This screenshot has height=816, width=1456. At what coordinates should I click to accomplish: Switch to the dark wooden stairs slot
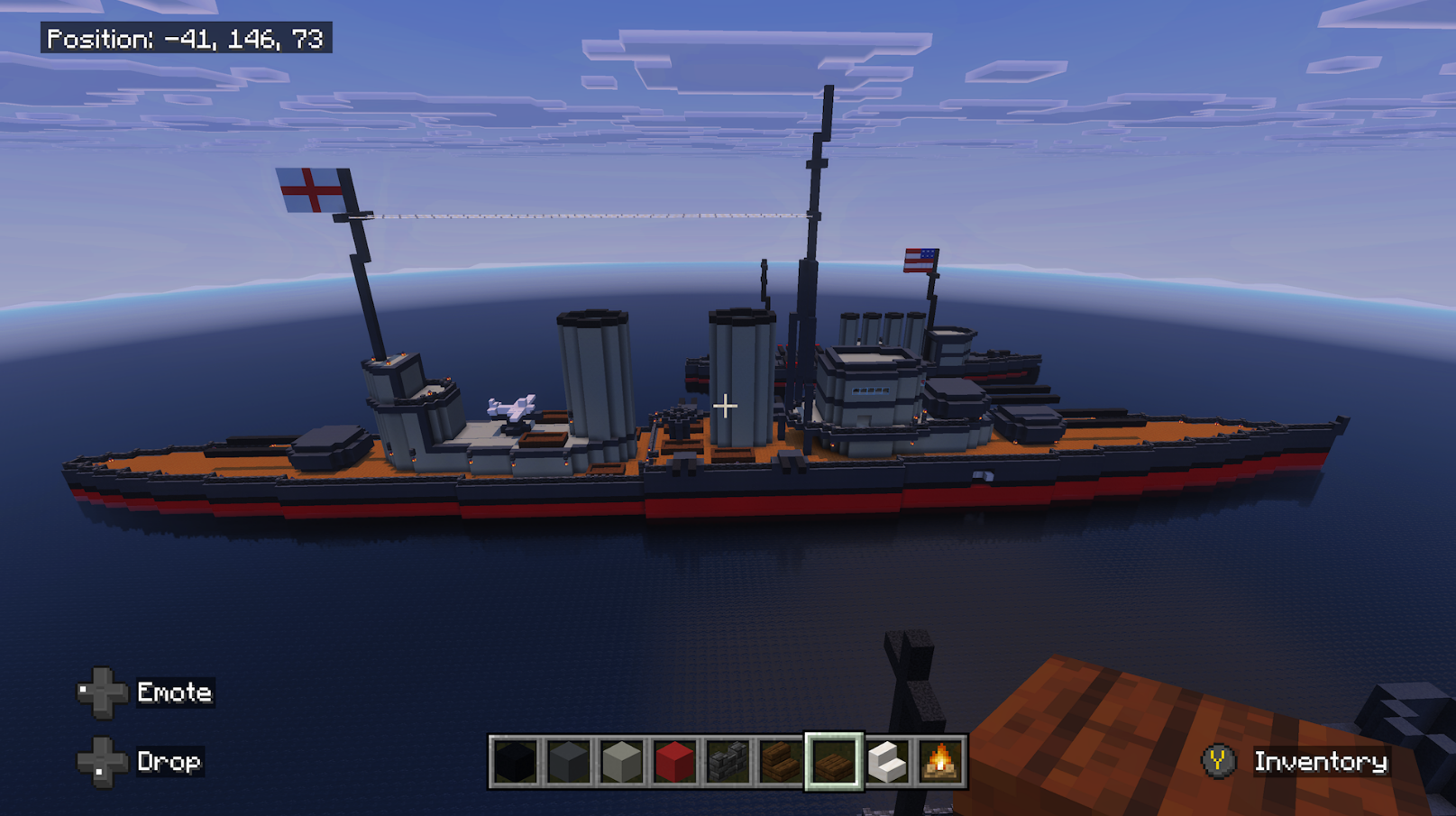781,762
